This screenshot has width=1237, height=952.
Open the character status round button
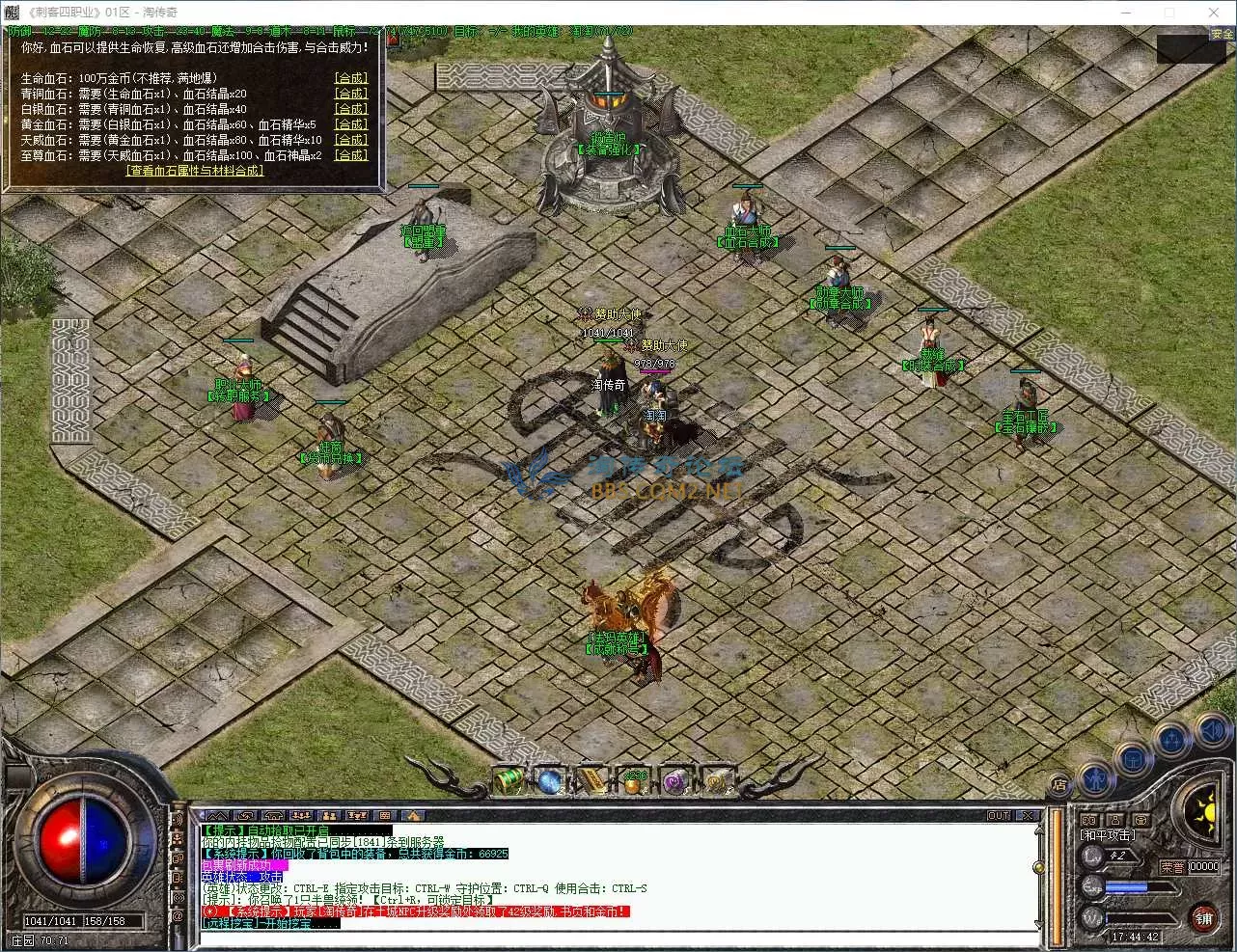click(1094, 776)
